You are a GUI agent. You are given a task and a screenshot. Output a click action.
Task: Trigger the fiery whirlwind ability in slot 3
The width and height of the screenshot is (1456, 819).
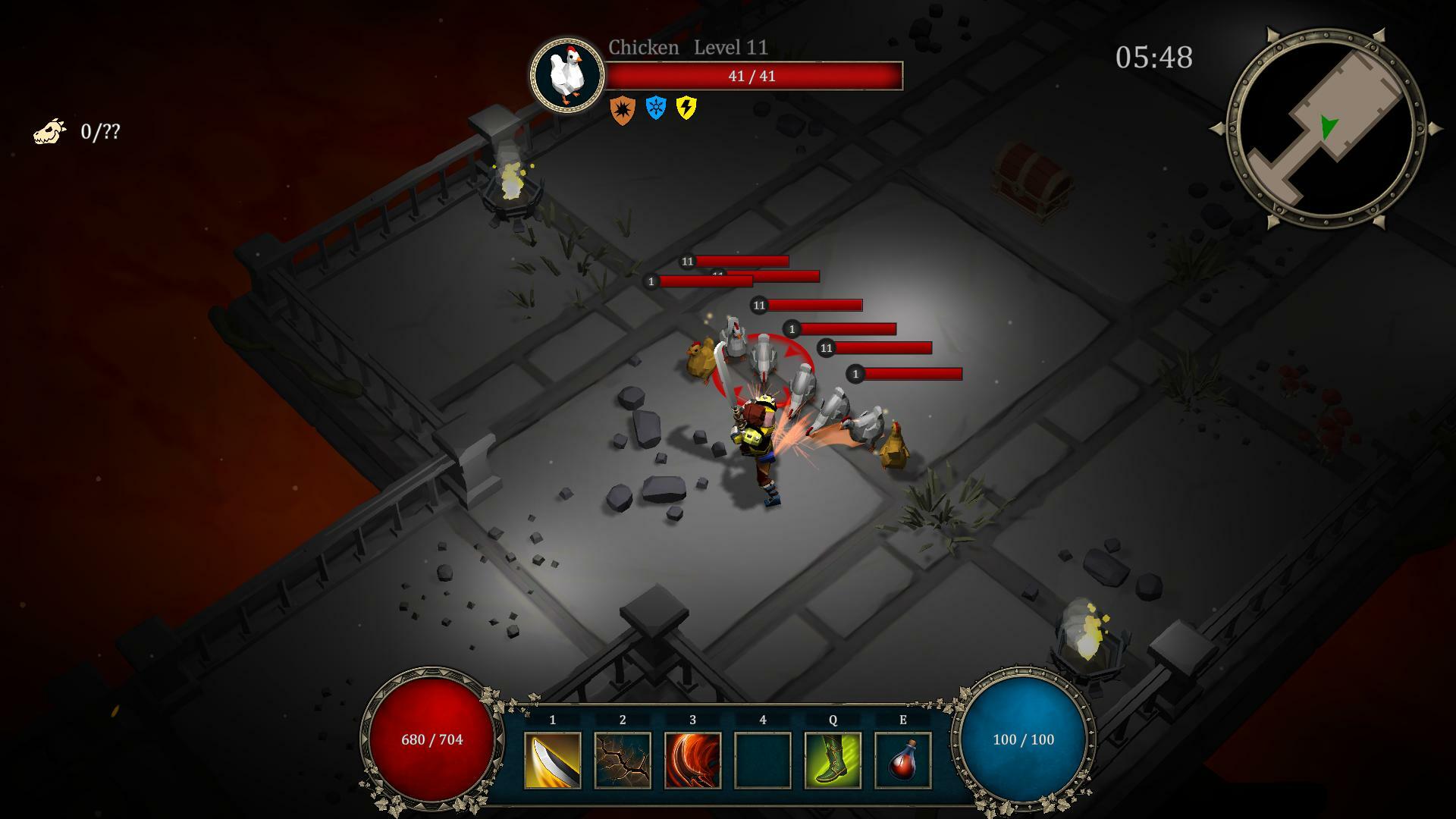(x=692, y=760)
